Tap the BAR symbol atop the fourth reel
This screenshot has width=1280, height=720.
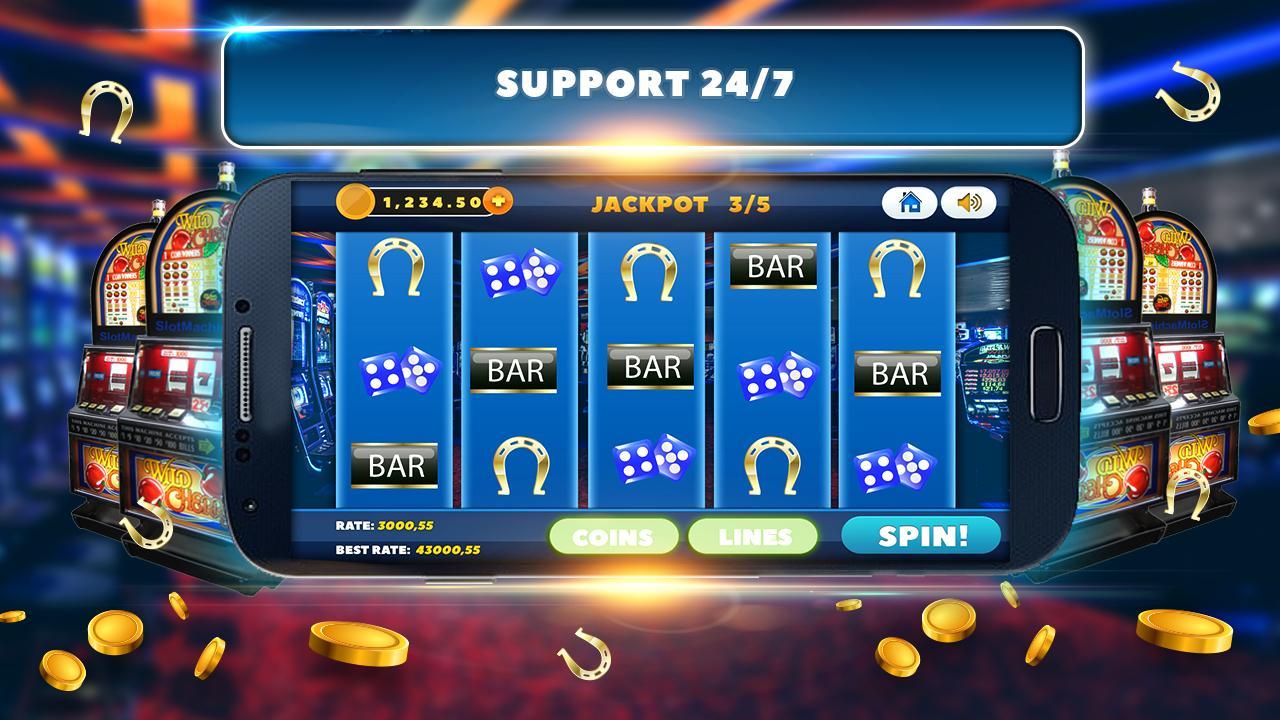[x=772, y=267]
